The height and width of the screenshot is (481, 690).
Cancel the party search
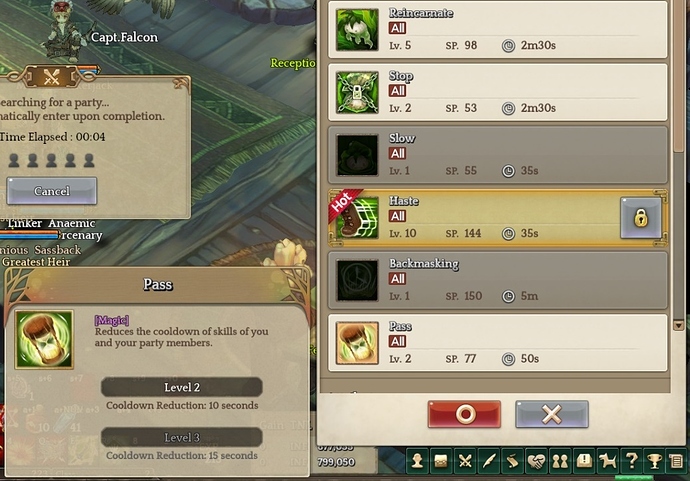(x=52, y=191)
